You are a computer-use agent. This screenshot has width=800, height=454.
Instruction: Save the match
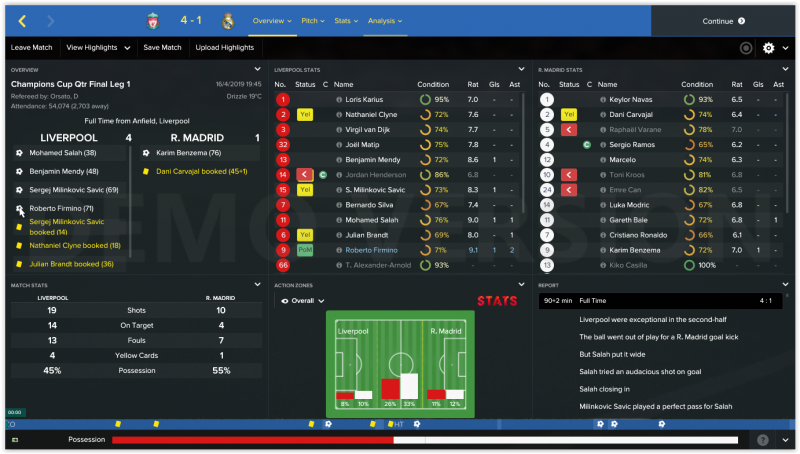(x=162, y=47)
